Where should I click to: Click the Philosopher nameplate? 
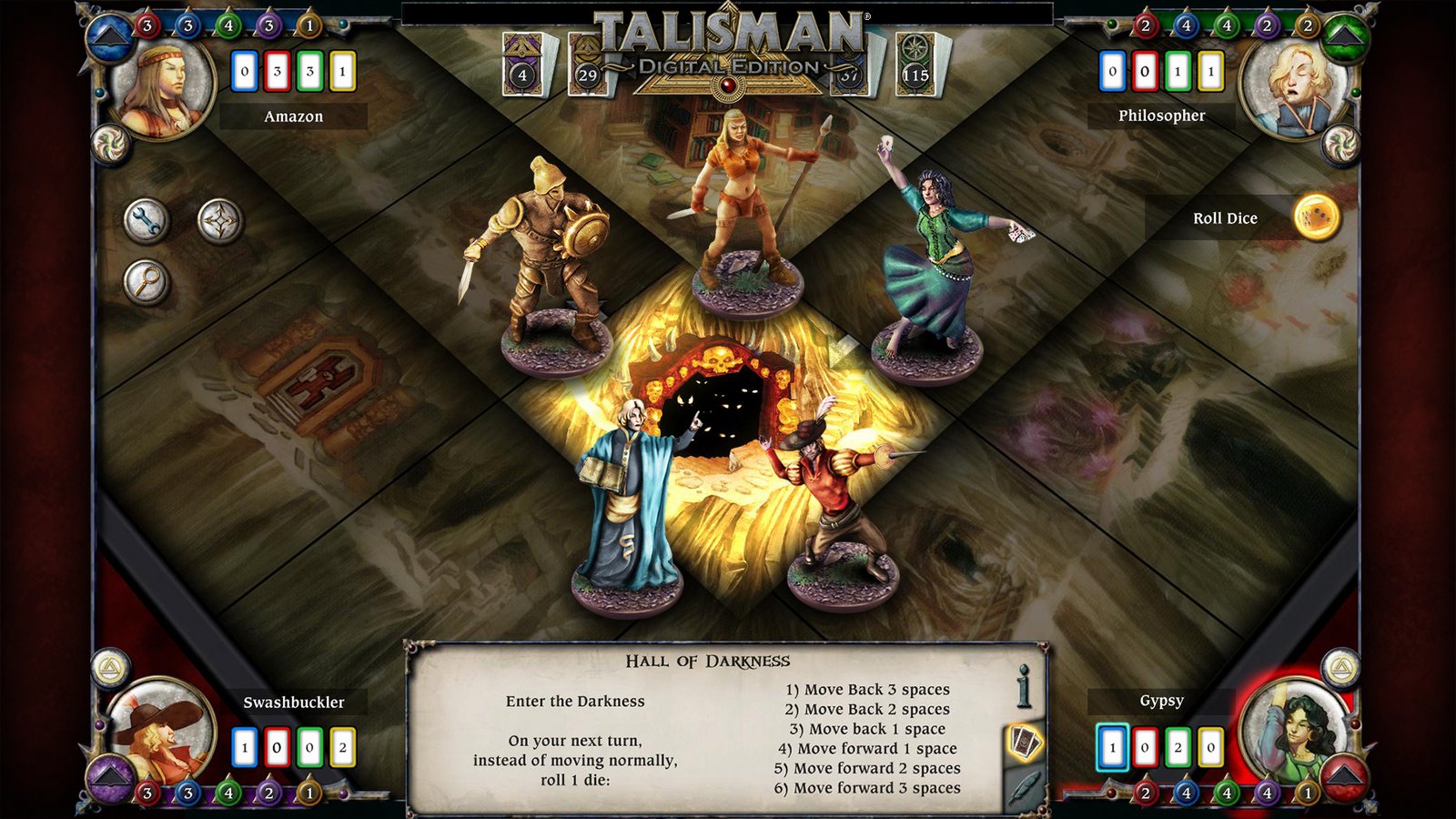pyautogui.click(x=1163, y=116)
